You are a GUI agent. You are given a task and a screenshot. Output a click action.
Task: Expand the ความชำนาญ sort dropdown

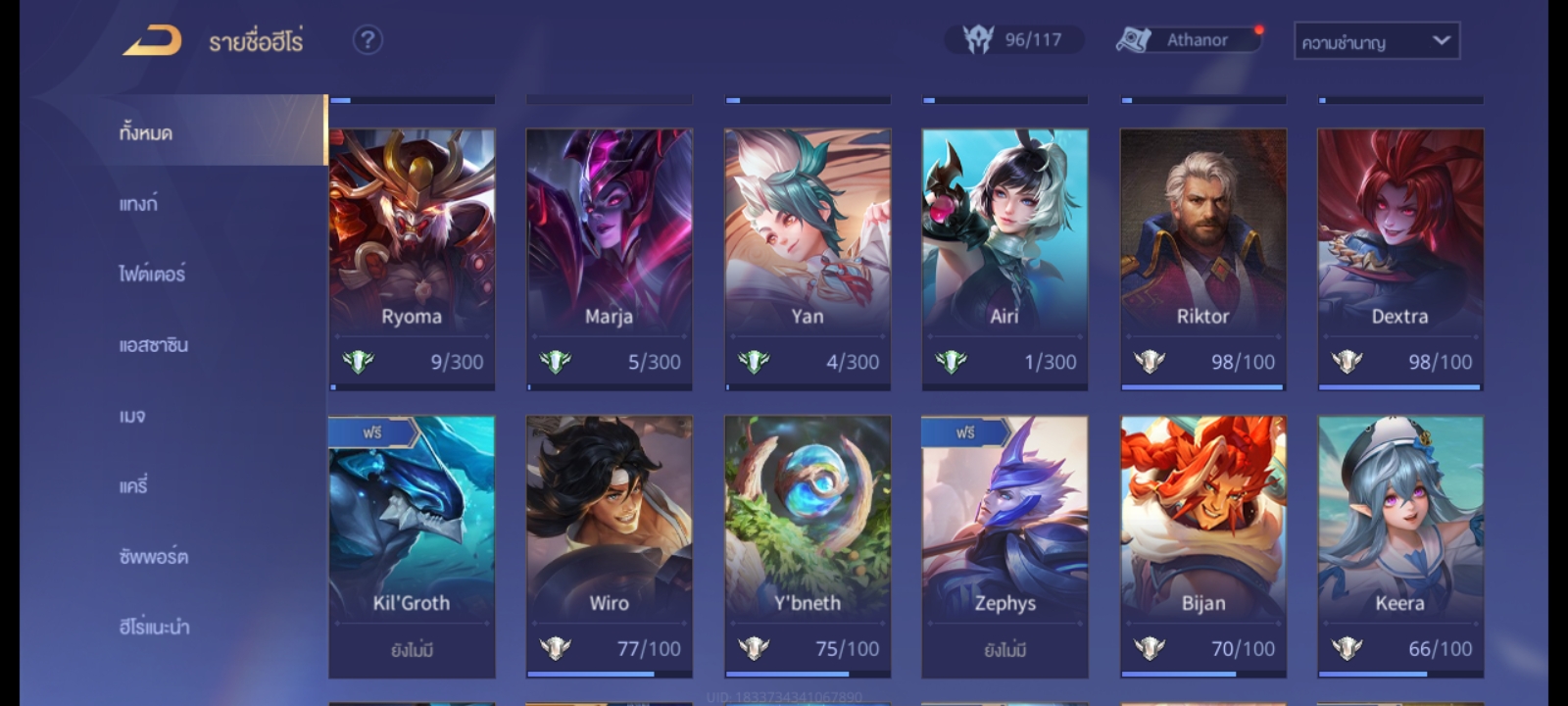click(x=1376, y=41)
